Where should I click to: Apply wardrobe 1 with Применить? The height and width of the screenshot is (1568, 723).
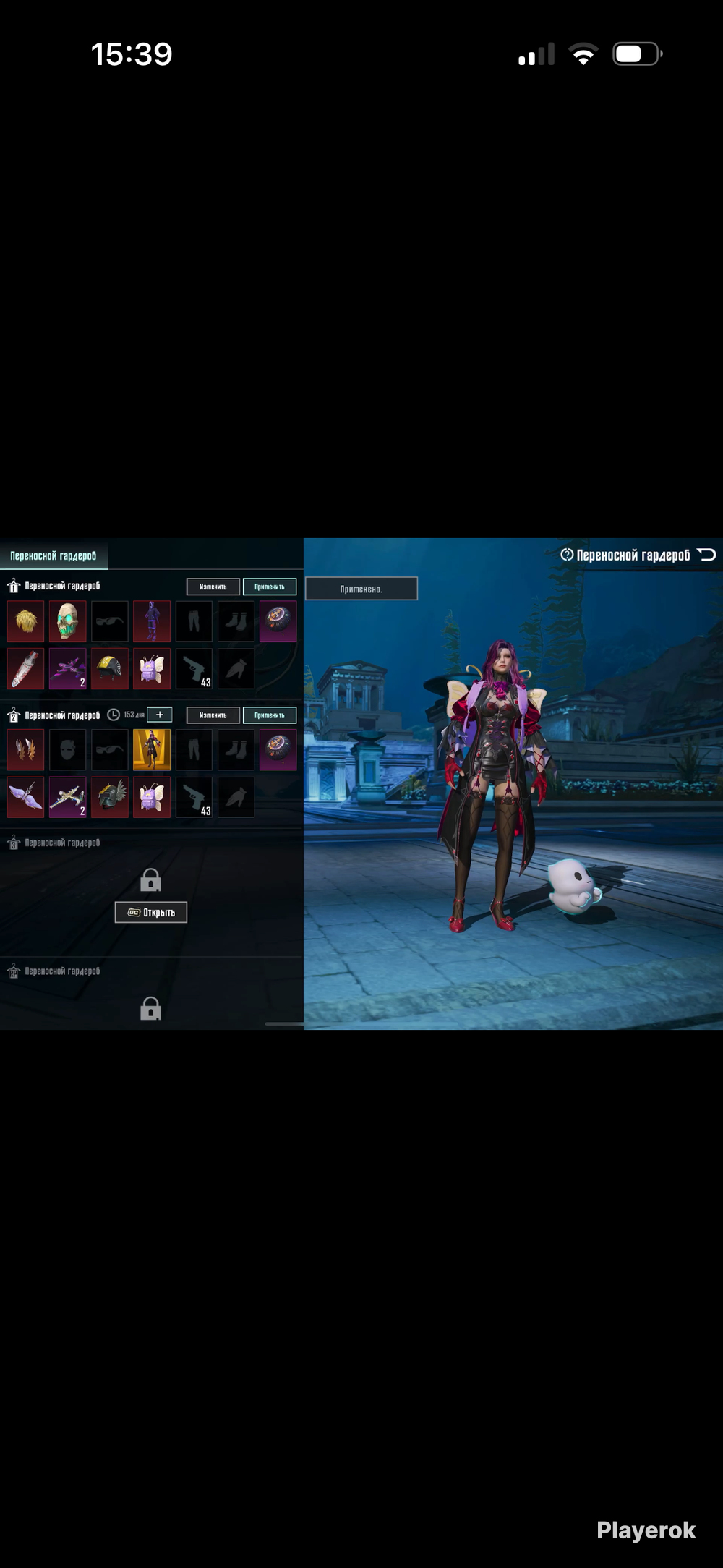270,587
